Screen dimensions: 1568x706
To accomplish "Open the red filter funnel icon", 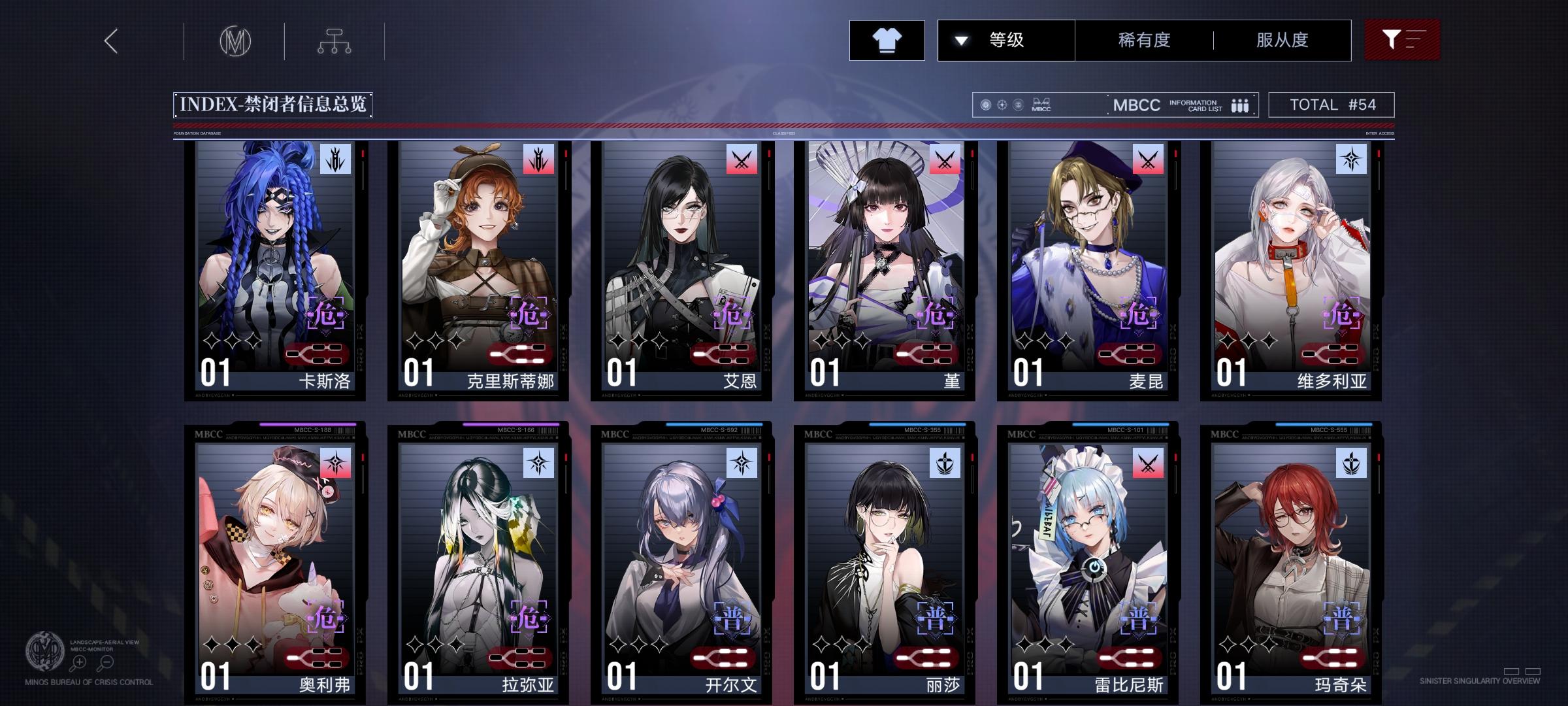I will pos(1403,39).
